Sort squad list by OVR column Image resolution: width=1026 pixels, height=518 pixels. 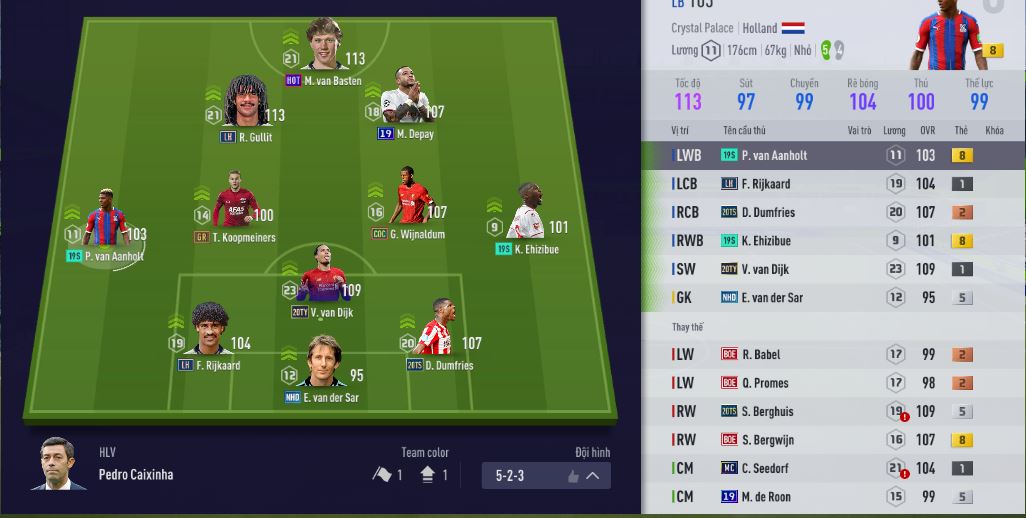coord(926,131)
